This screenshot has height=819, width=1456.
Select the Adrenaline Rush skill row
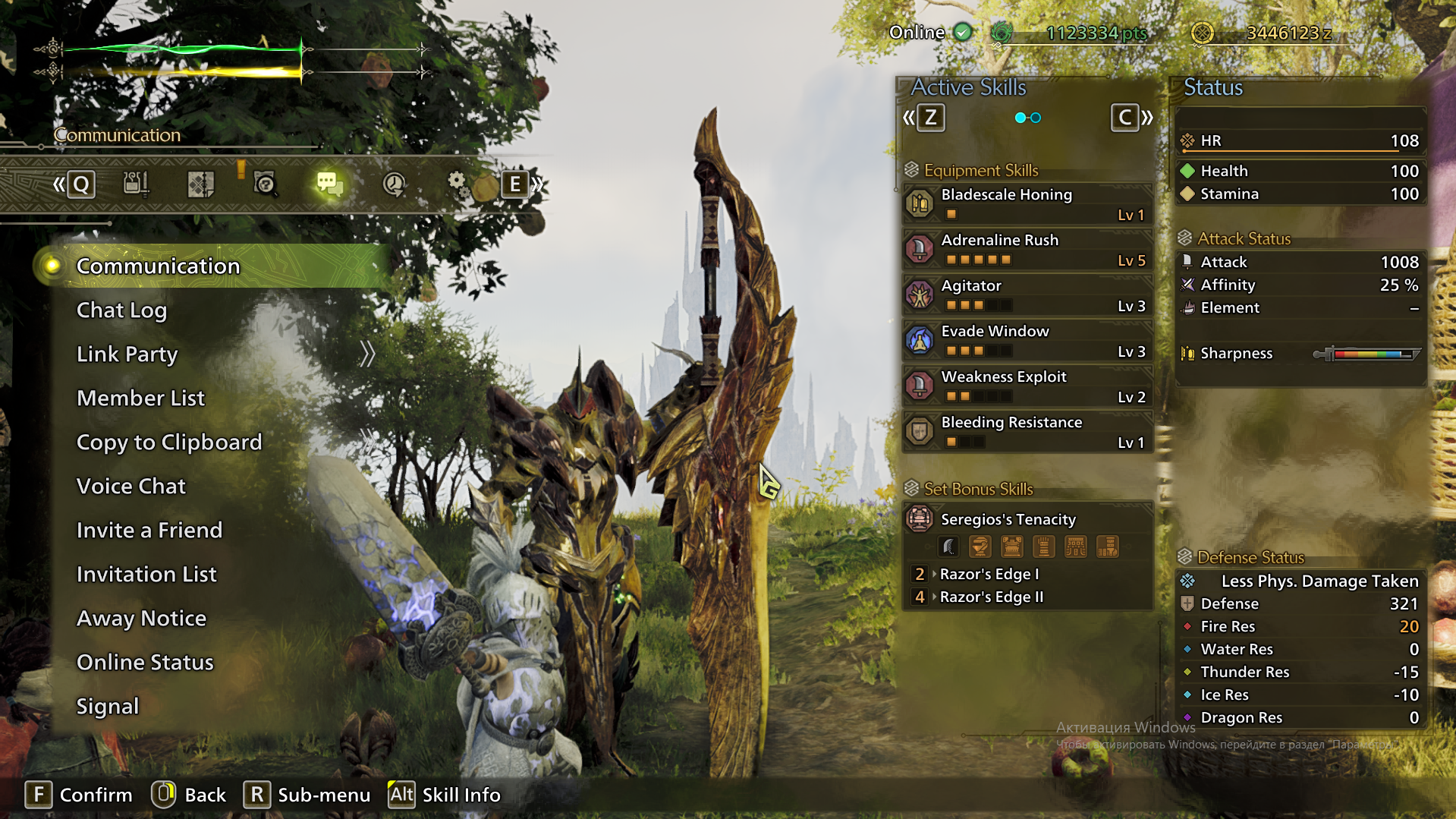click(x=1027, y=249)
